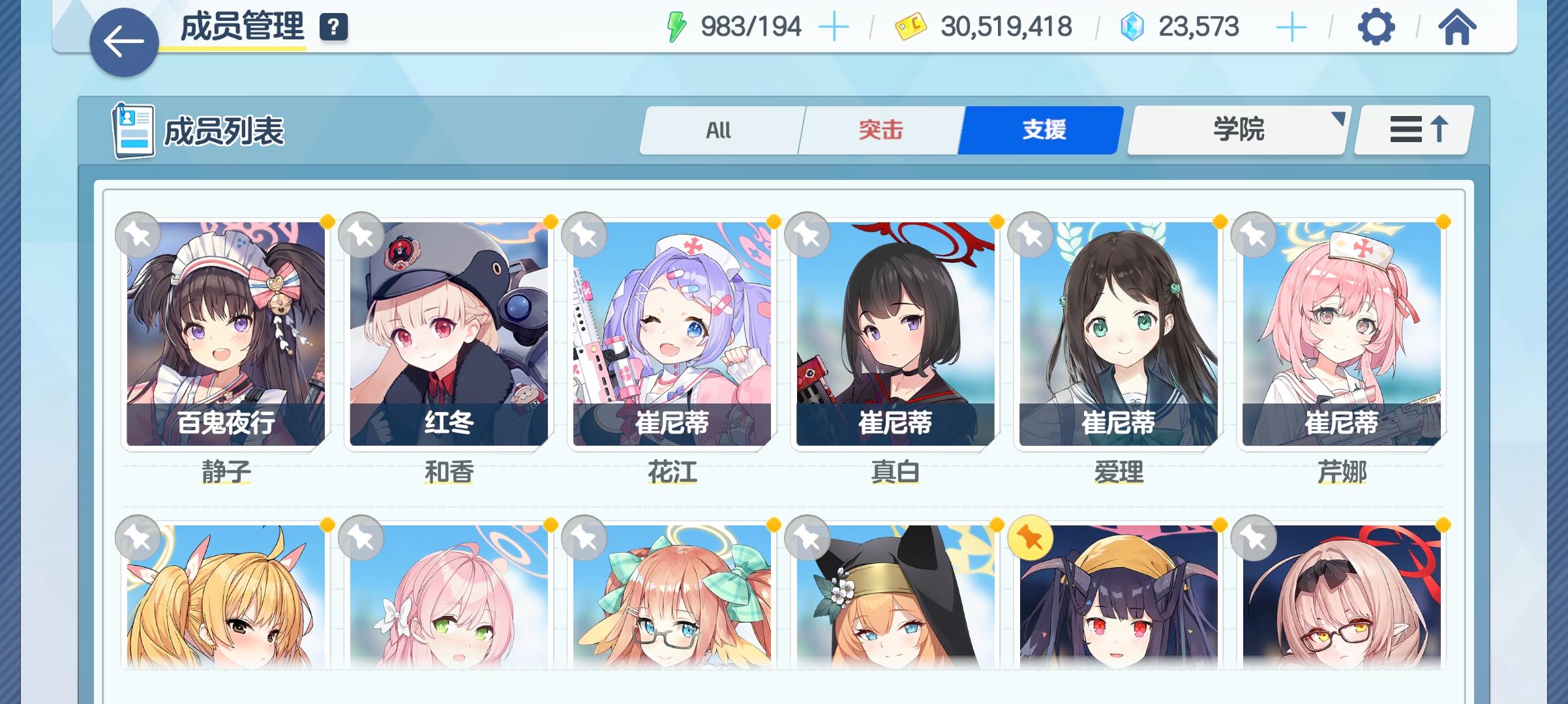1568x704 pixels.
Task: Click the member list notepad icon
Action: coord(134,130)
